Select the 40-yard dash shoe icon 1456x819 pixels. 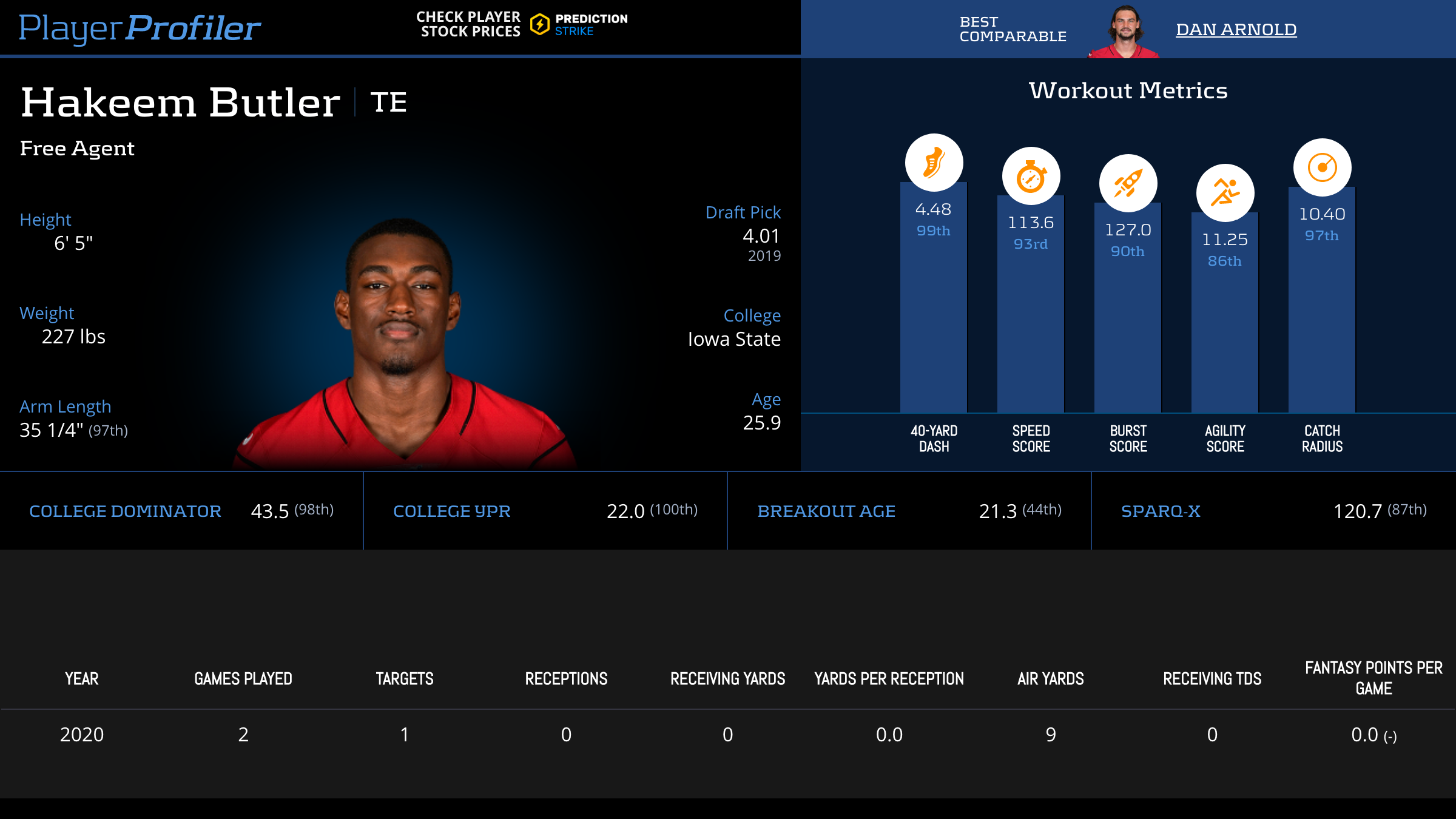(x=934, y=163)
